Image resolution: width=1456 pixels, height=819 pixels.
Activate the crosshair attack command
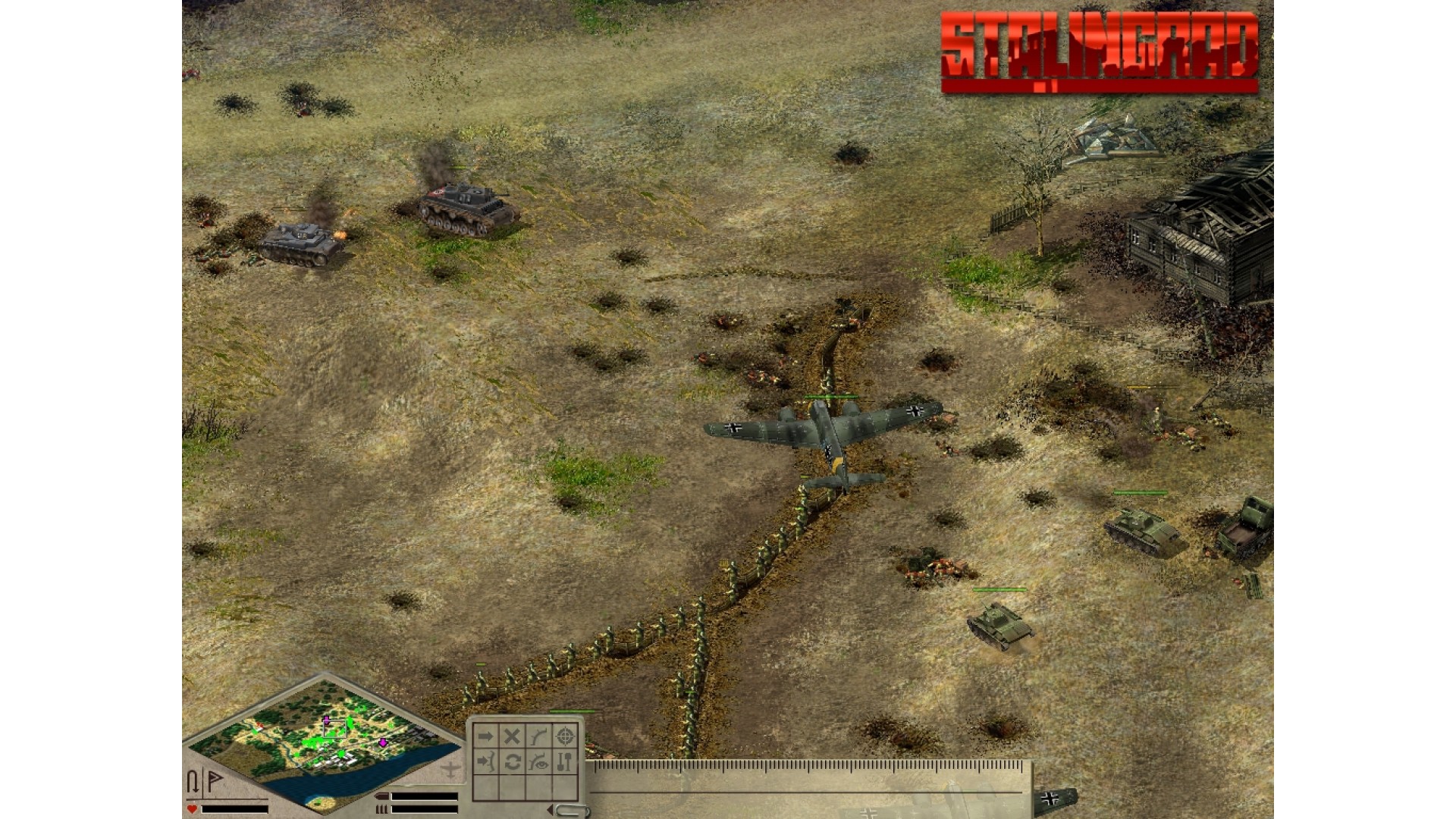point(565,736)
